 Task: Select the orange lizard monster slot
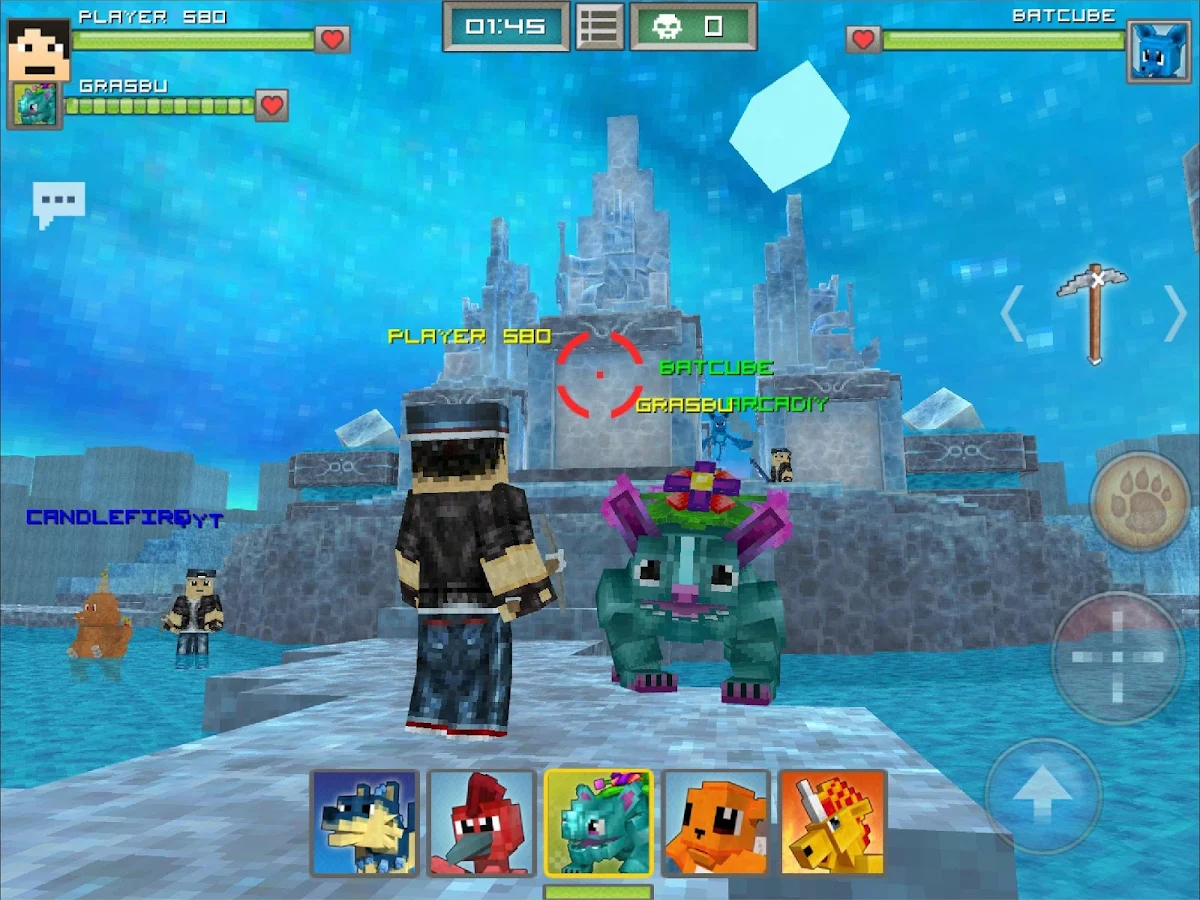tap(716, 823)
